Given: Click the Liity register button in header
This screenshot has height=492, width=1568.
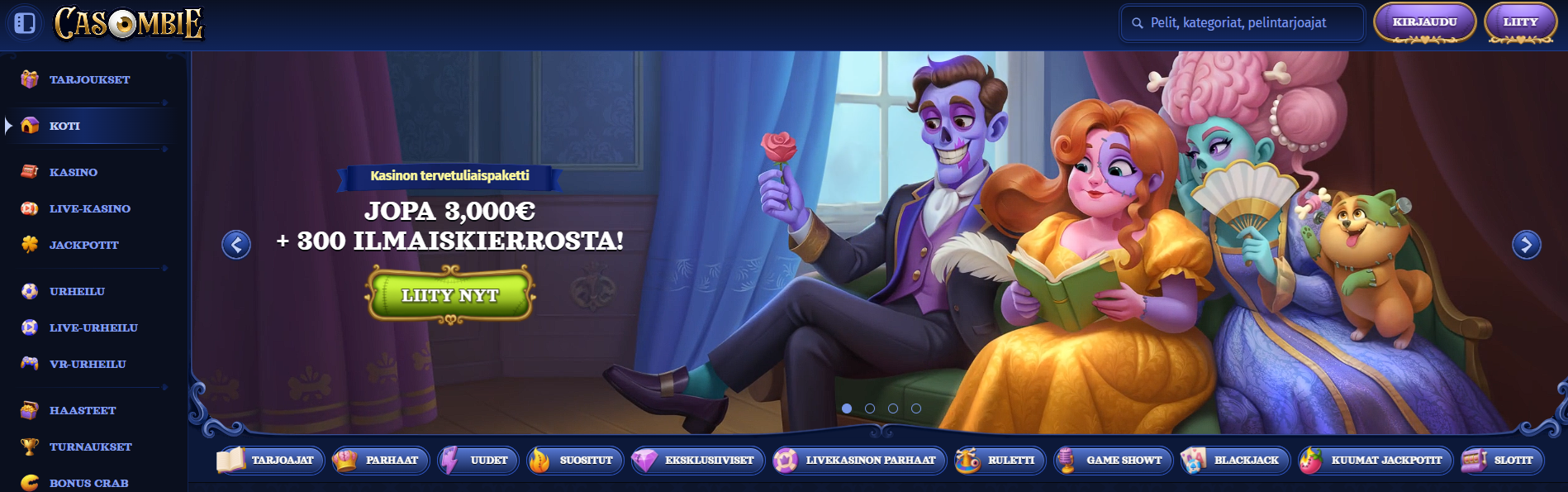Looking at the screenshot, I should click(1520, 22).
